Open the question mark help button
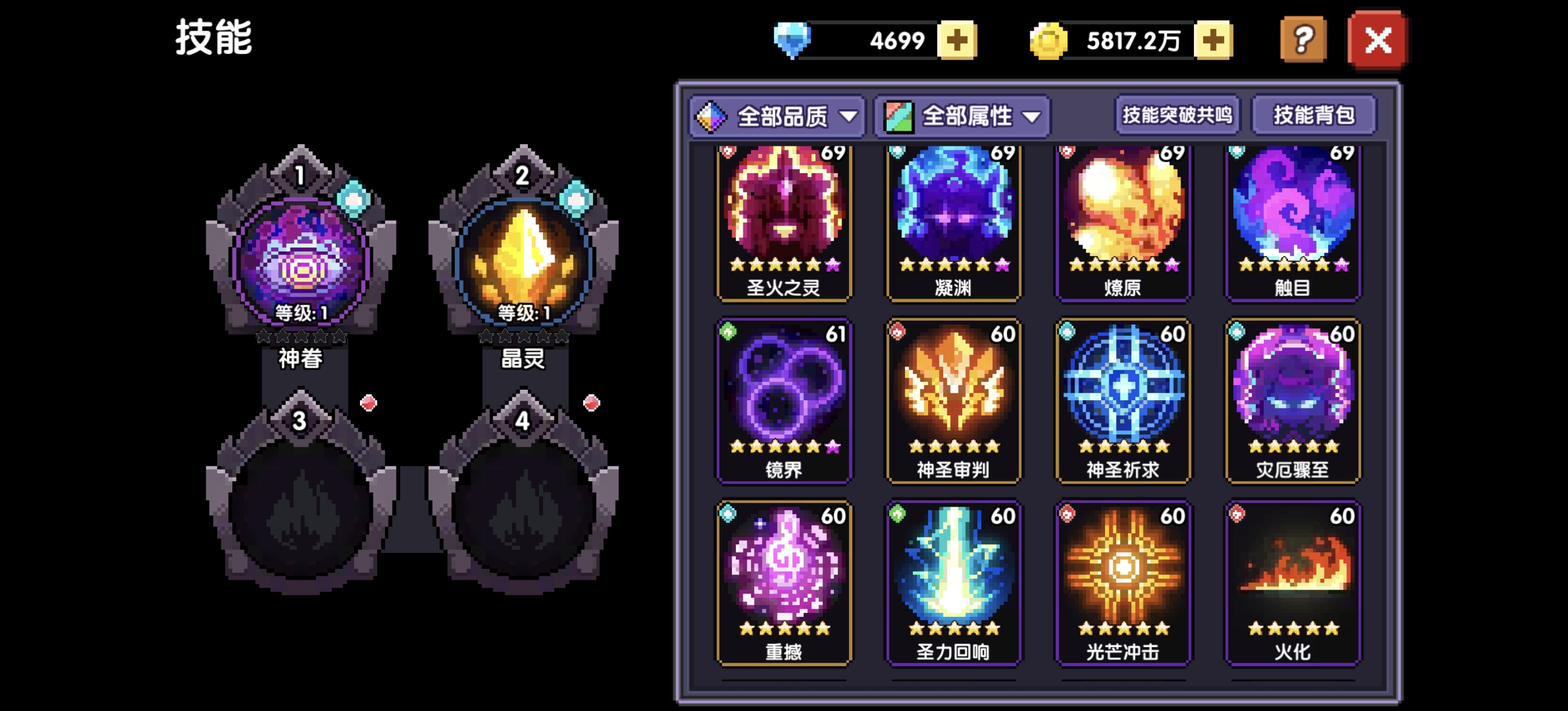 click(x=1303, y=40)
